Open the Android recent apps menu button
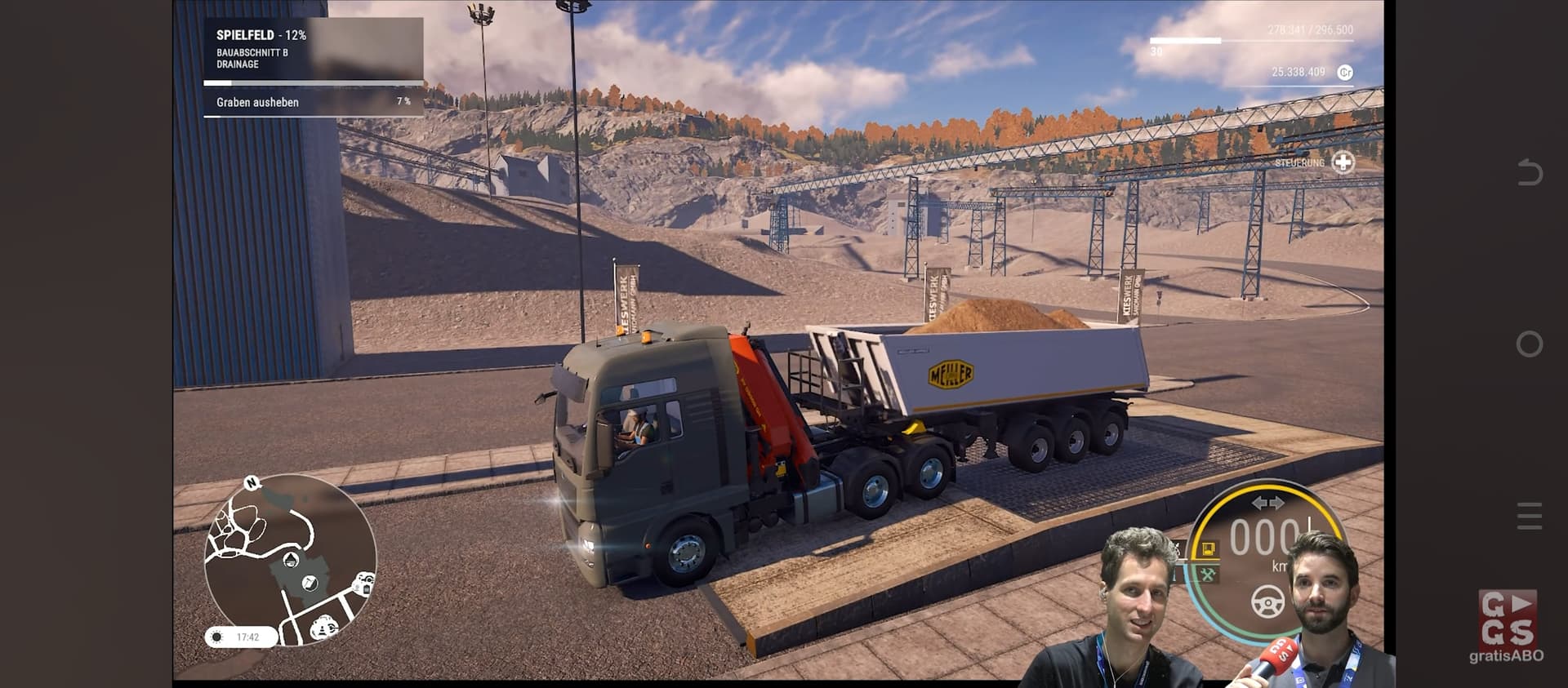The height and width of the screenshot is (688, 1568). click(x=1529, y=516)
